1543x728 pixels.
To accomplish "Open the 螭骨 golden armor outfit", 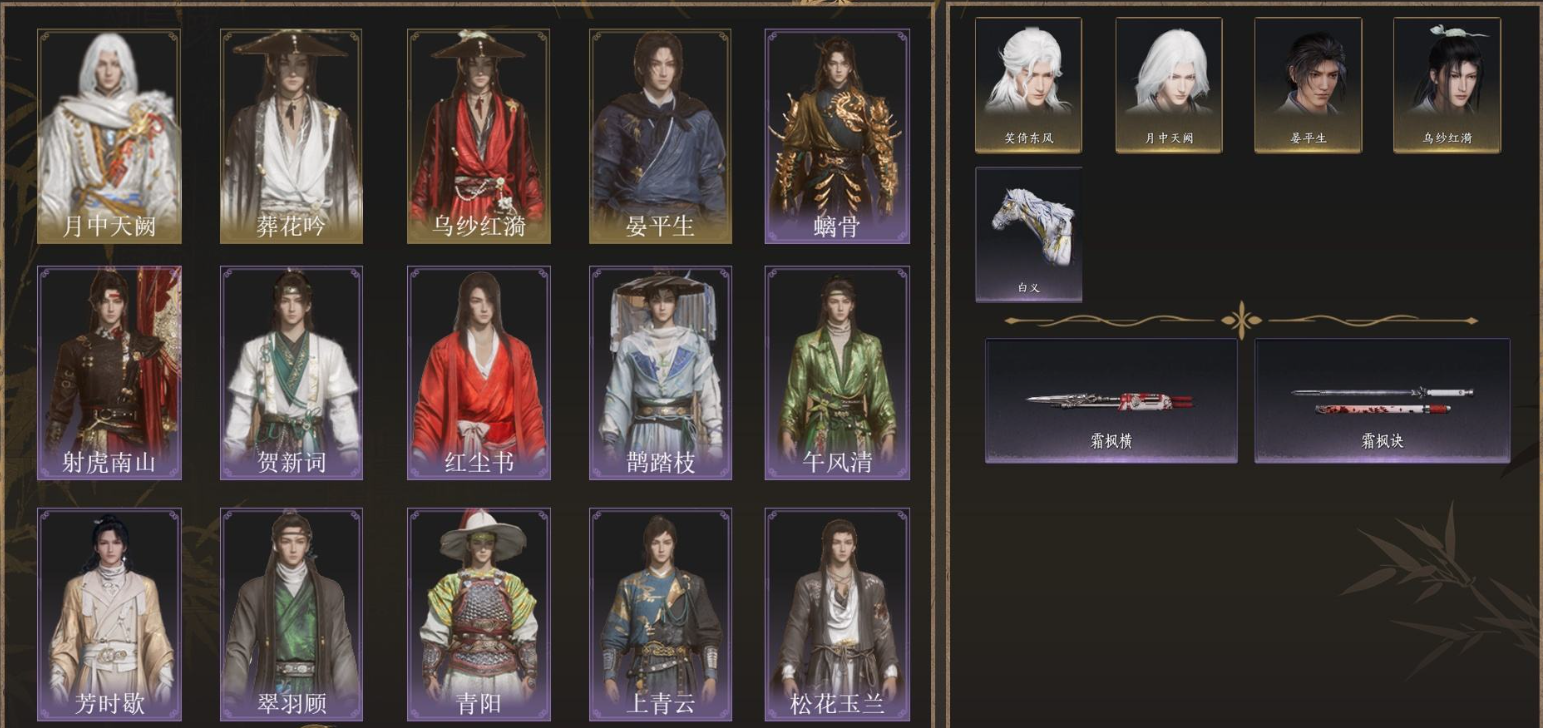I will (x=837, y=136).
